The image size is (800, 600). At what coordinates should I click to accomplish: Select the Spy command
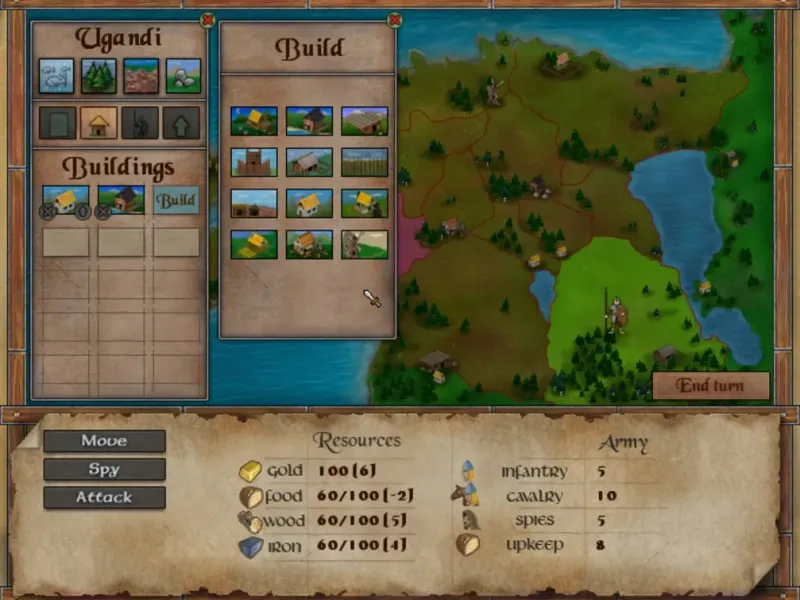coord(104,469)
